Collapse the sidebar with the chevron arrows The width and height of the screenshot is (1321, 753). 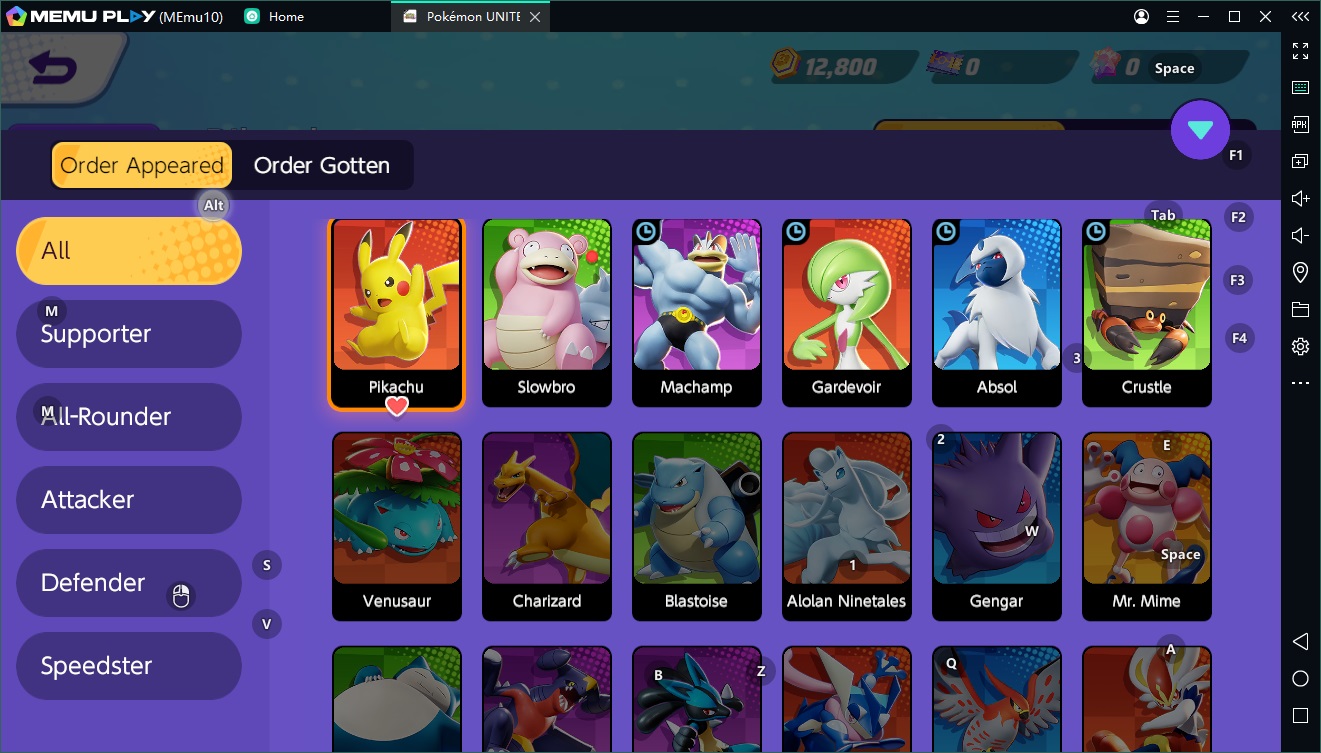point(1300,16)
